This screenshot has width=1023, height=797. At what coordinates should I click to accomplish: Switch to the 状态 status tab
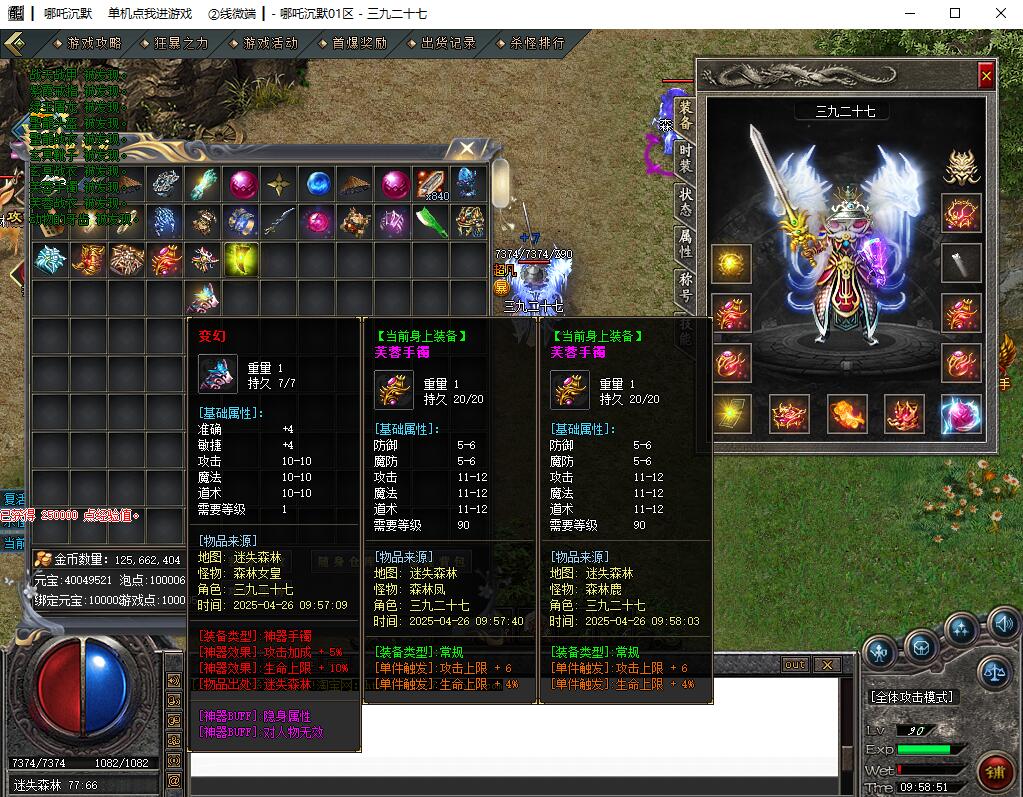(x=685, y=200)
